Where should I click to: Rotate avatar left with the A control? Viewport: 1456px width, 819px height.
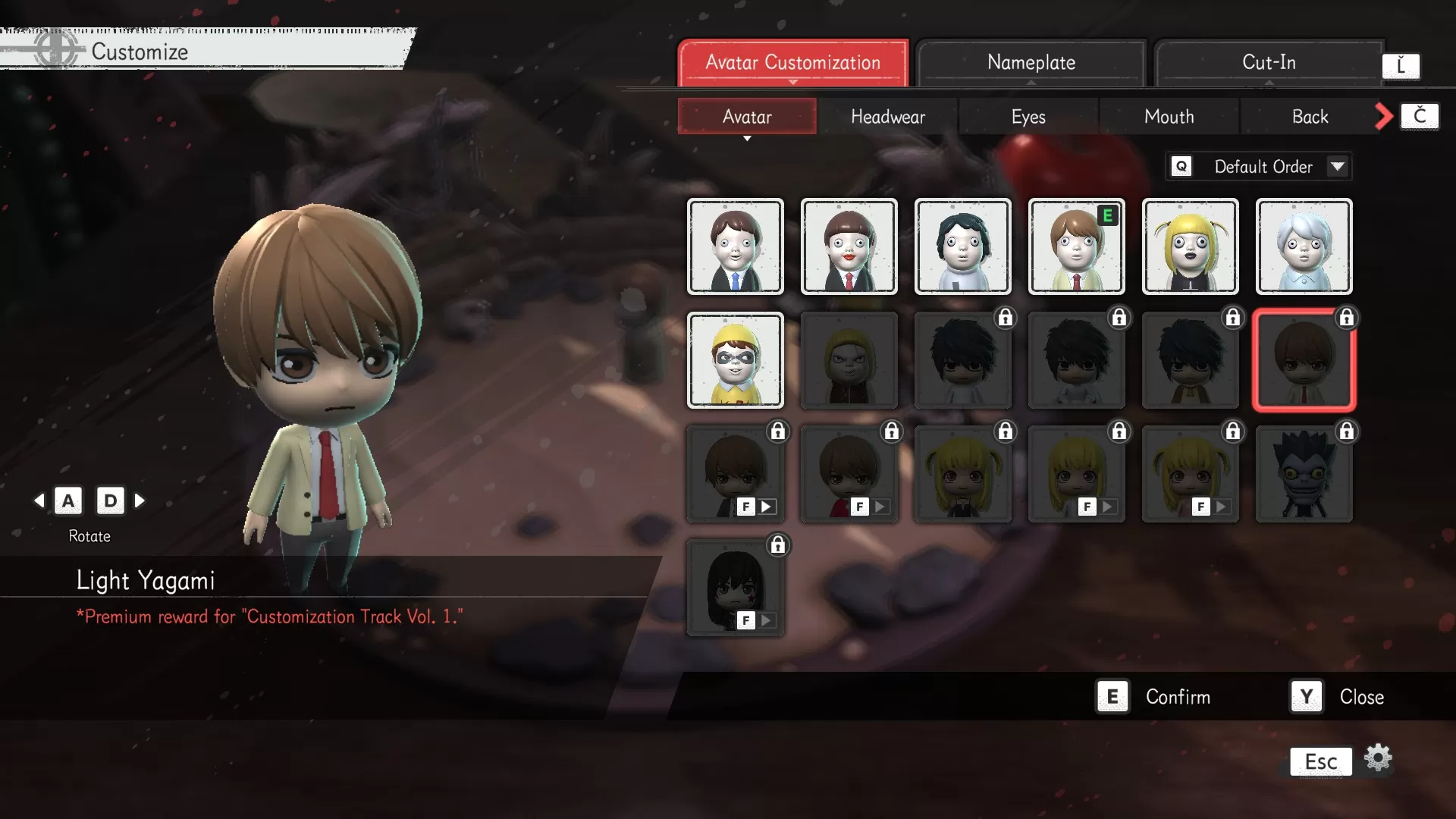pos(68,500)
